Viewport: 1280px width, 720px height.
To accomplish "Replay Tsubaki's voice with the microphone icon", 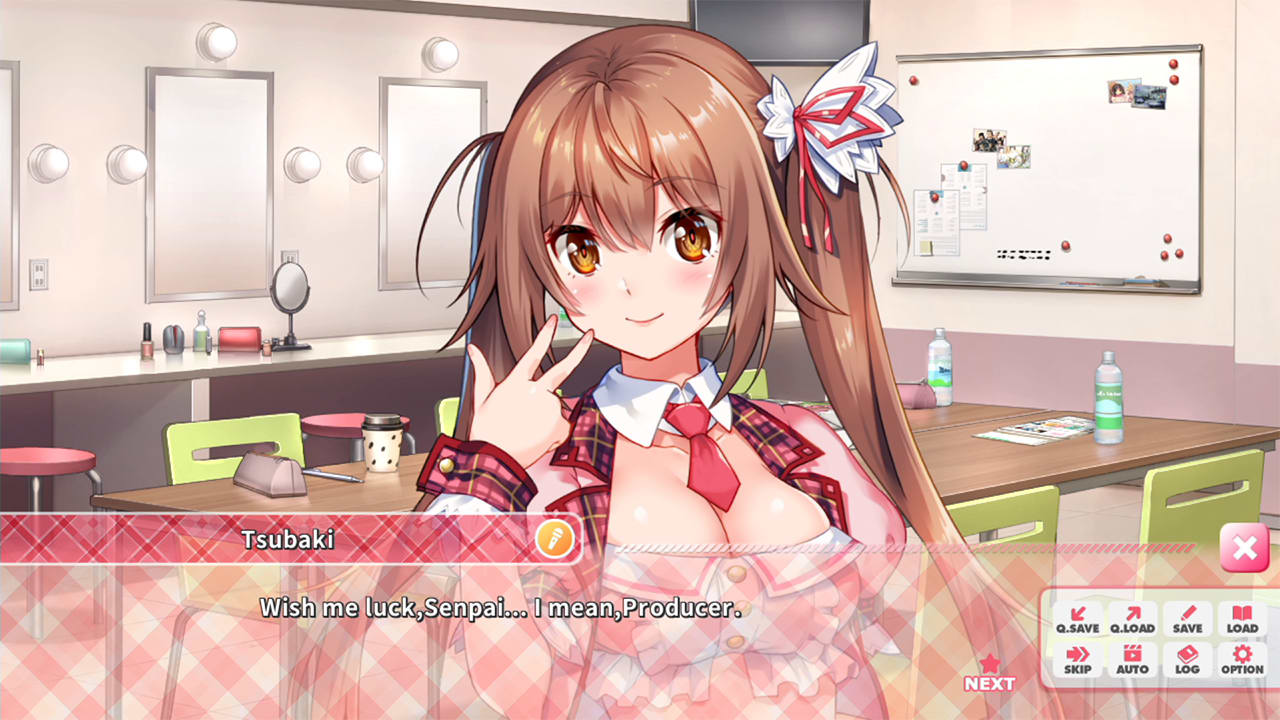I will [555, 538].
